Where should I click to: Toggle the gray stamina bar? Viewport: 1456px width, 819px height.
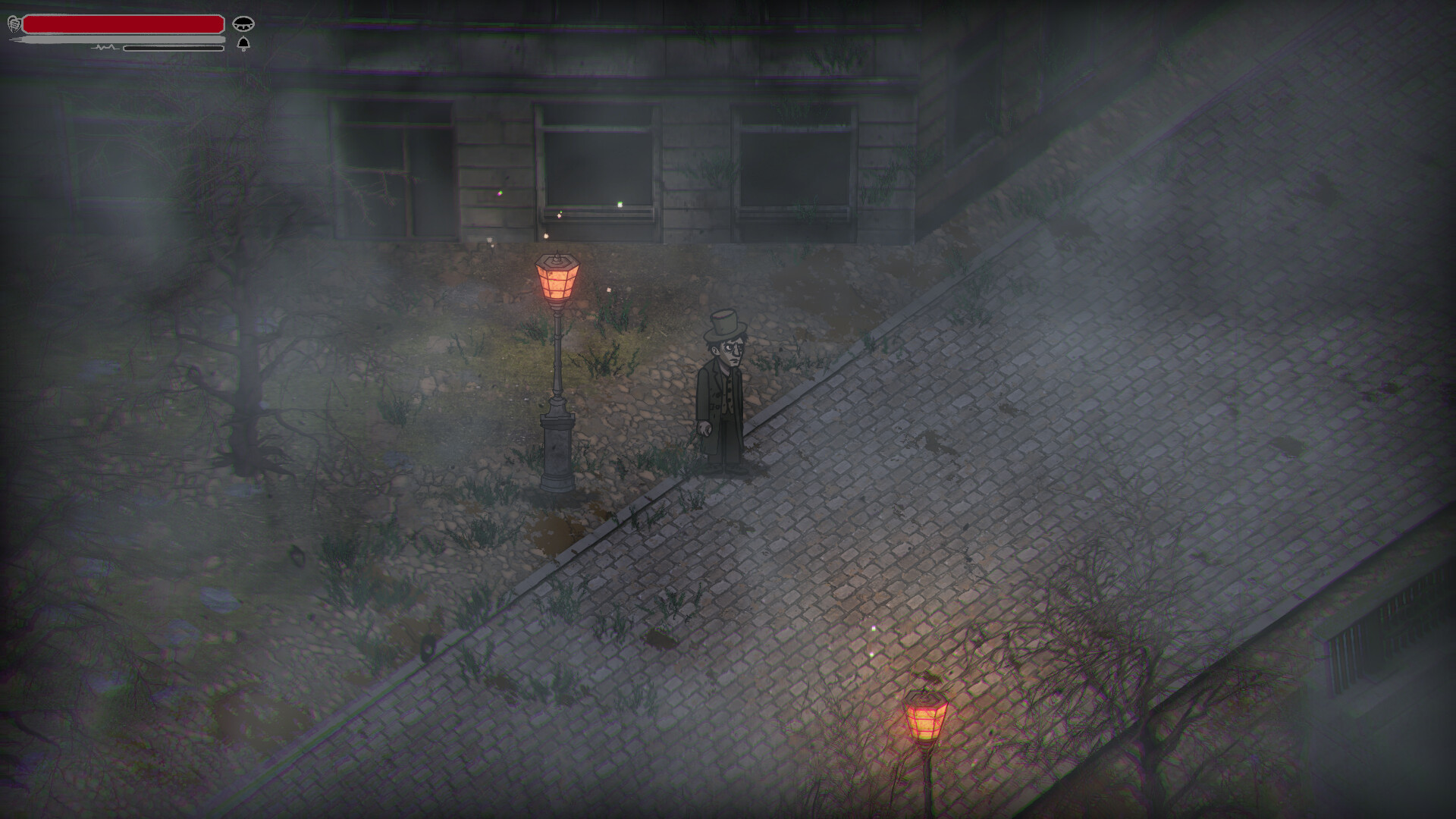coord(121,40)
